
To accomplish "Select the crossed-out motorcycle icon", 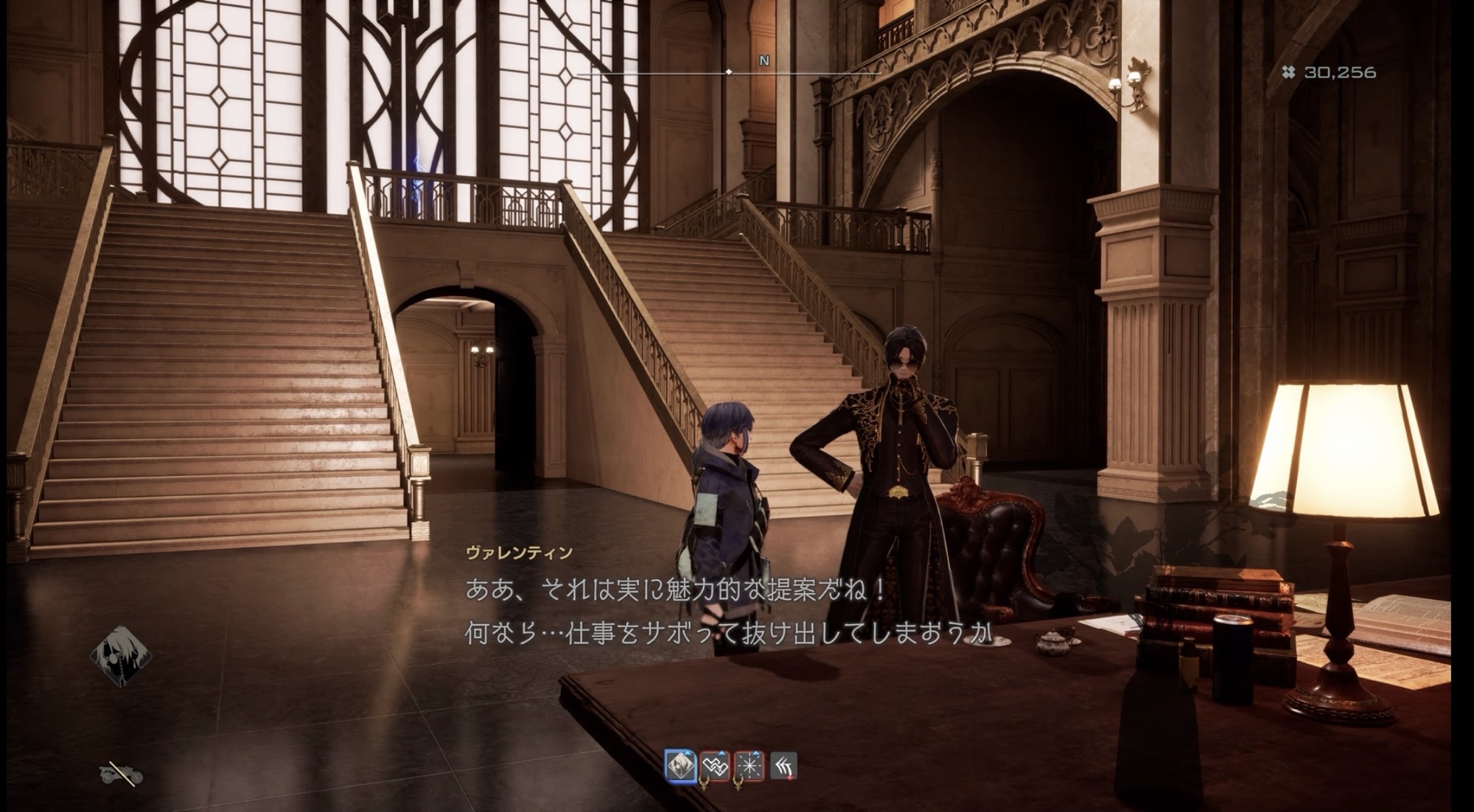I will (121, 774).
